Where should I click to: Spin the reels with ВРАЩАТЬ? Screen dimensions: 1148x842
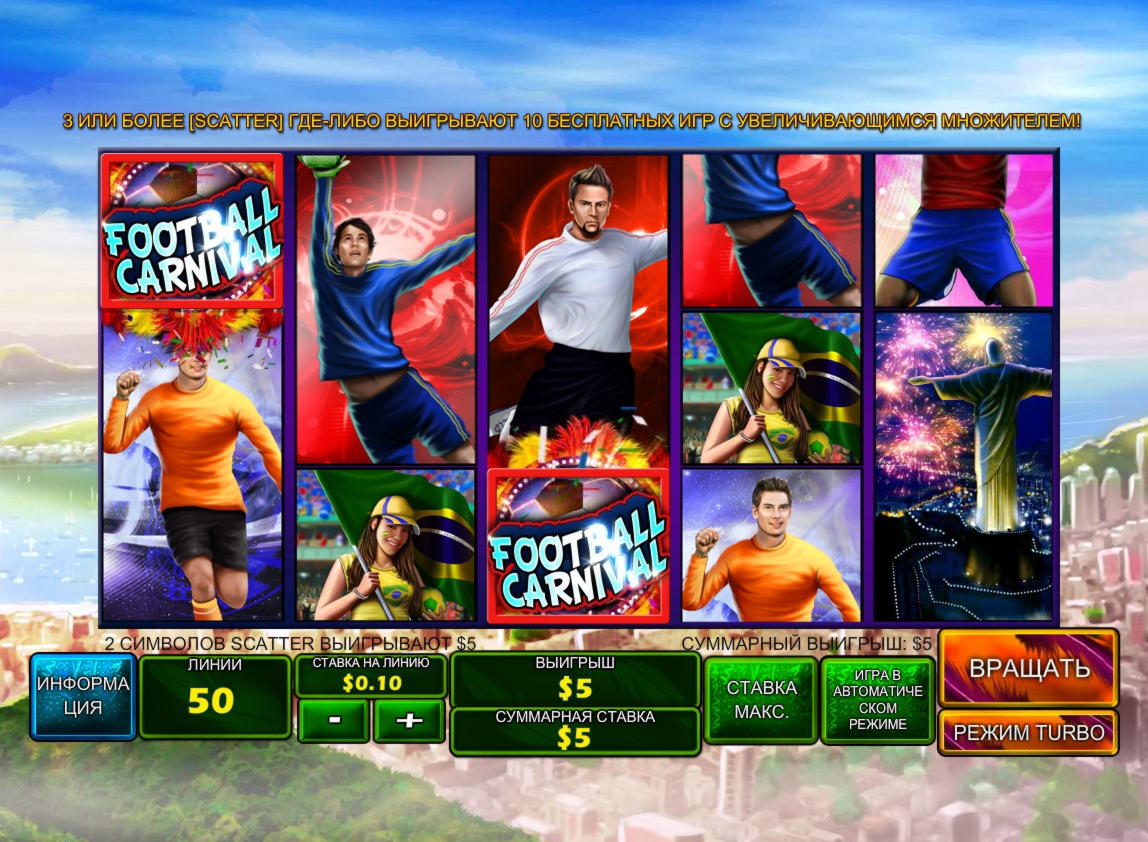point(1028,668)
